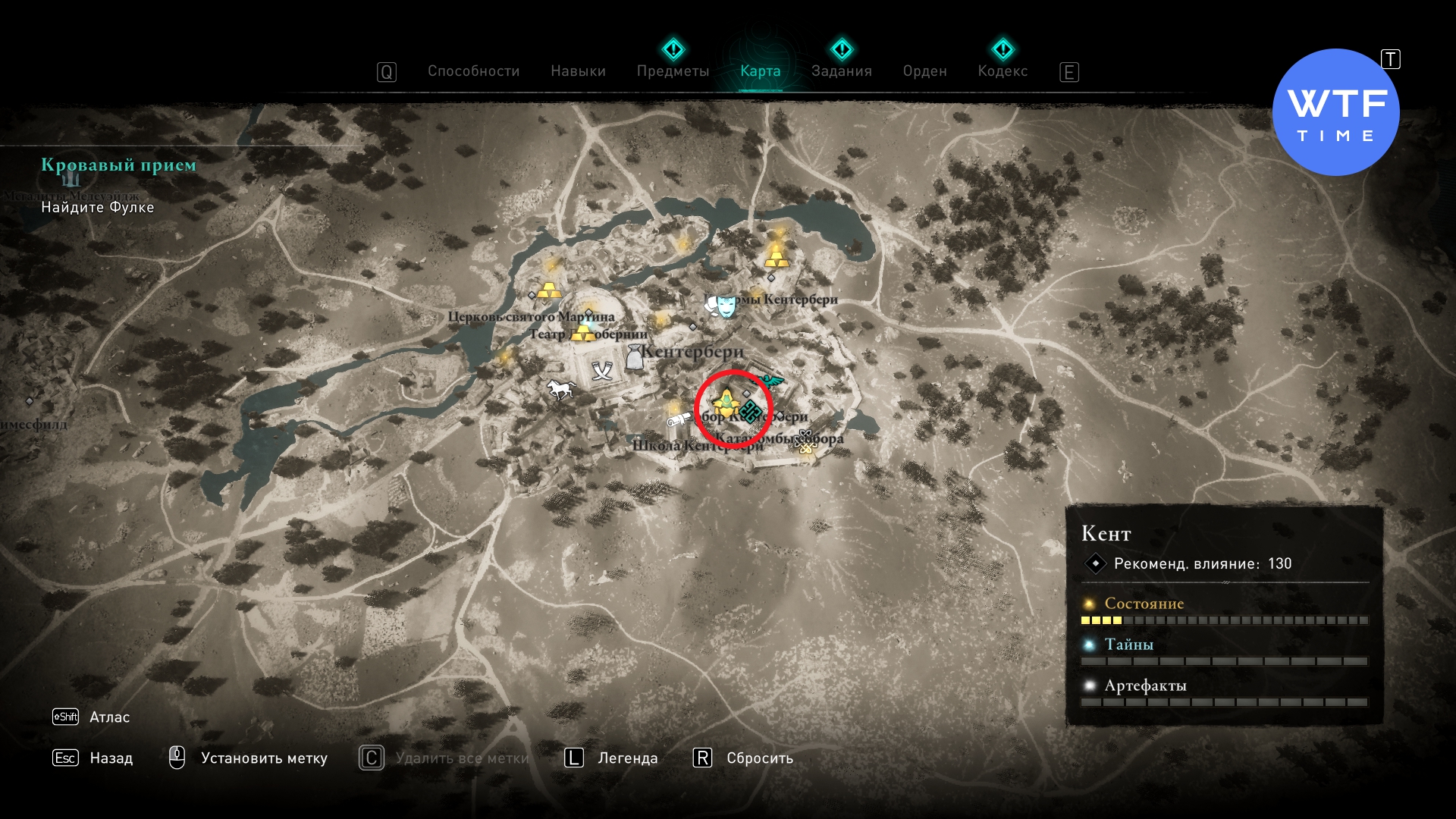Open the Атлас view

pyautogui.click(x=109, y=717)
